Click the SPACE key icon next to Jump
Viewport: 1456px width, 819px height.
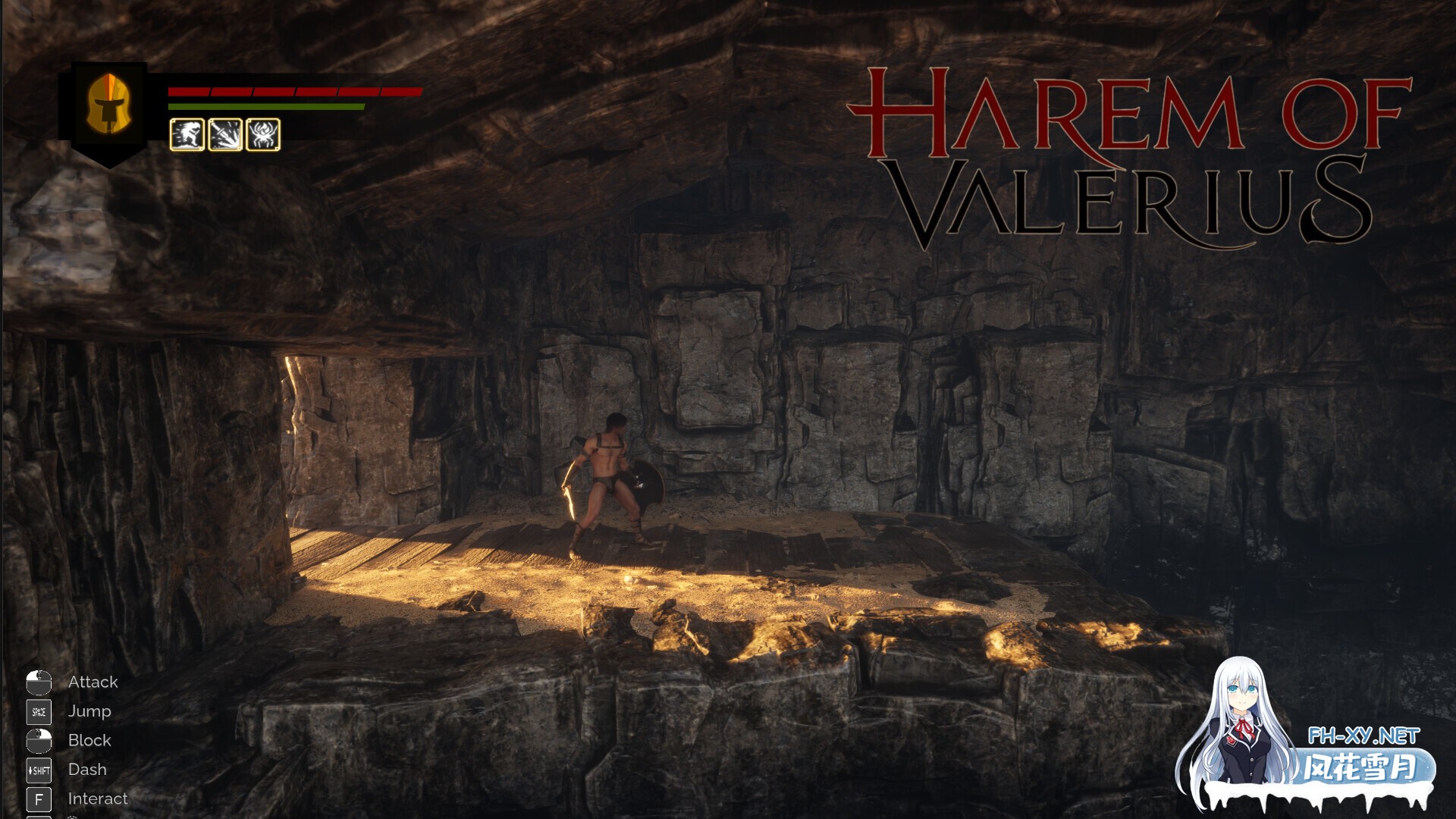tap(38, 711)
